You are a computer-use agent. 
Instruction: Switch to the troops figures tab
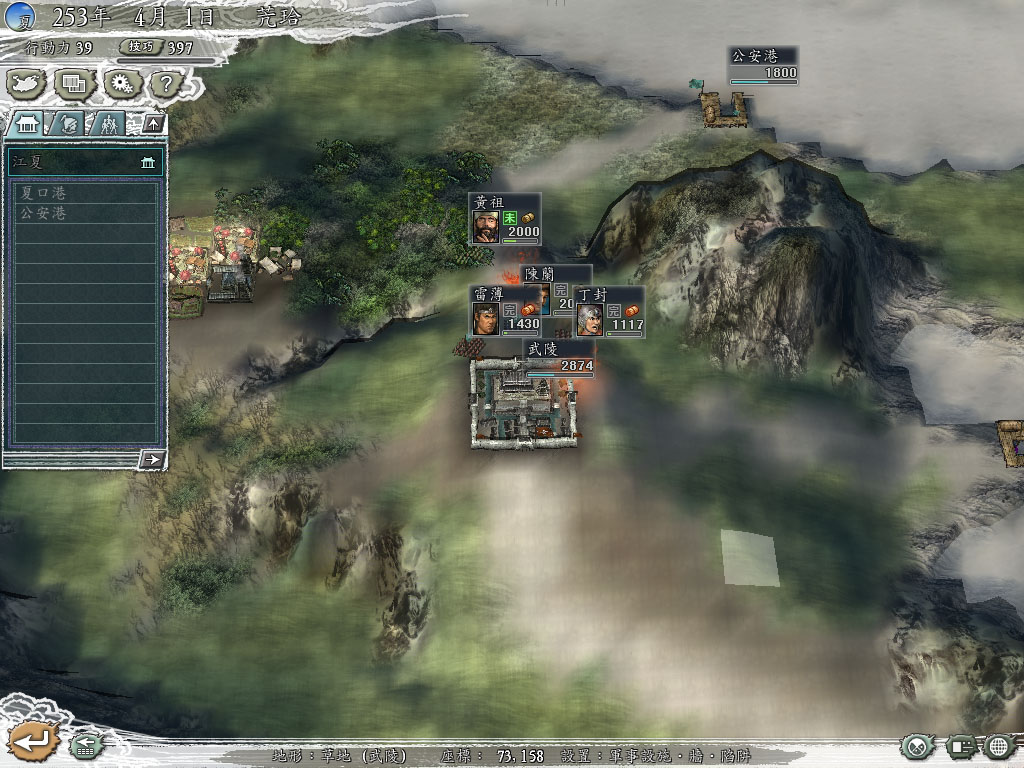click(x=108, y=123)
